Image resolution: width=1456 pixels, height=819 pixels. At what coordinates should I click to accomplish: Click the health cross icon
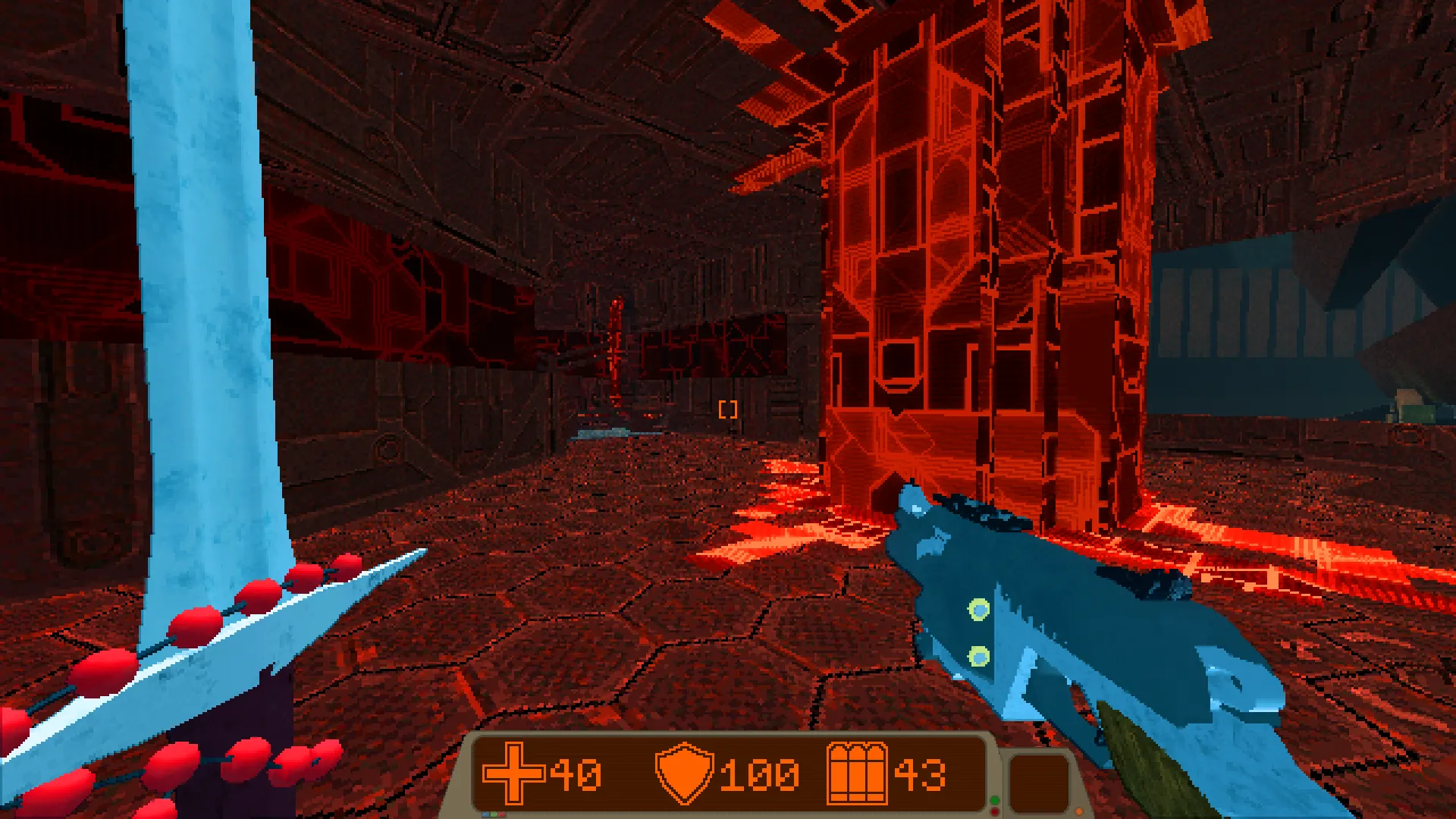[x=514, y=773]
